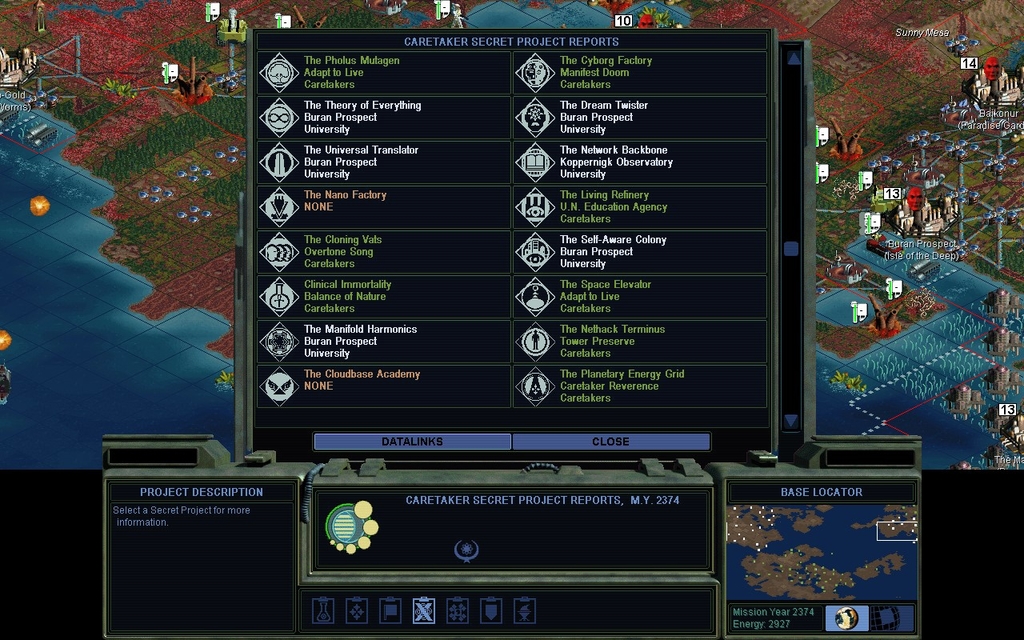1024x640 pixels.
Task: Choose The Manifold Harmonics entry
Action: pyautogui.click(x=384, y=341)
